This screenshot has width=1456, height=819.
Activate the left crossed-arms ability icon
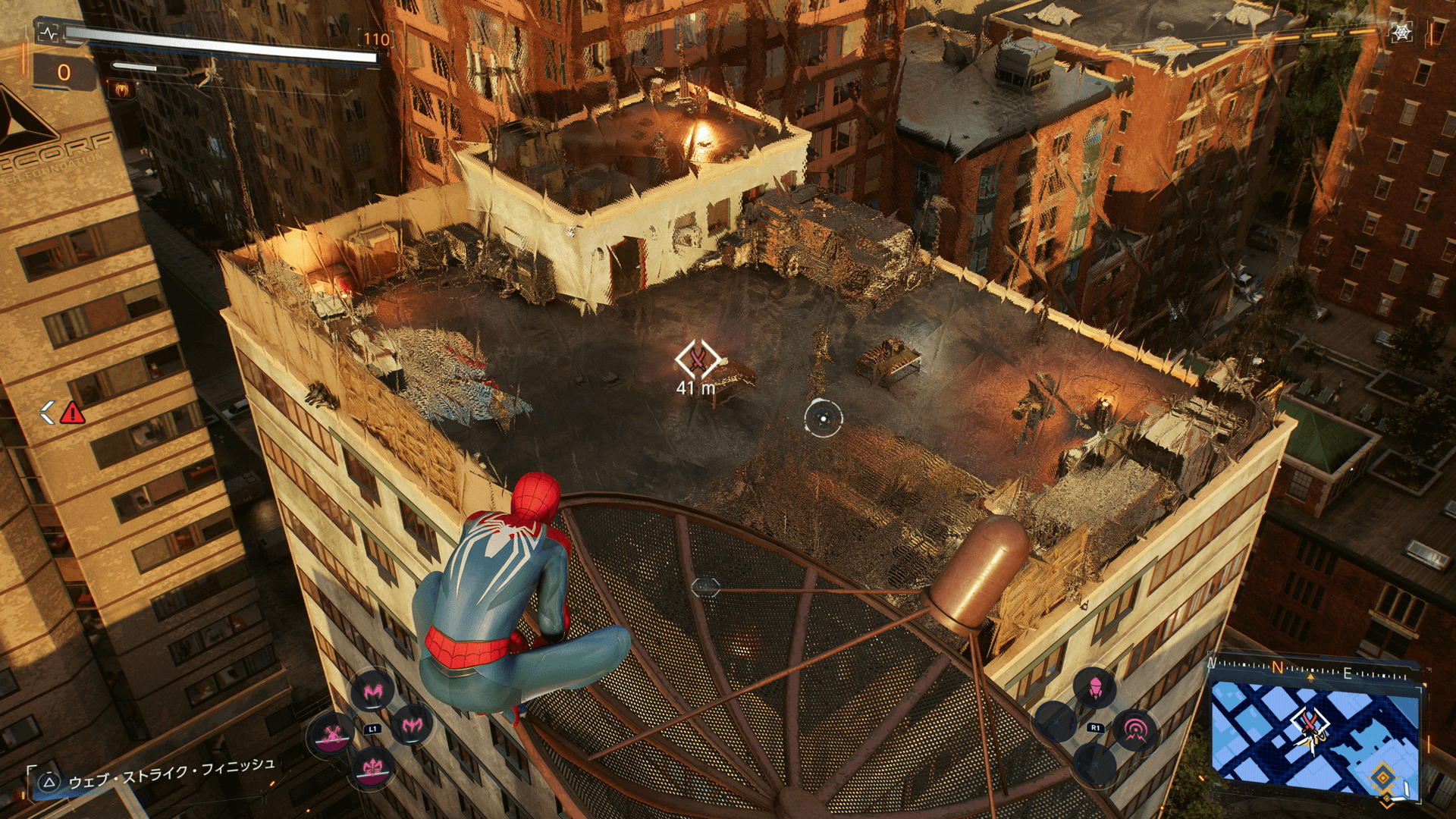[331, 734]
